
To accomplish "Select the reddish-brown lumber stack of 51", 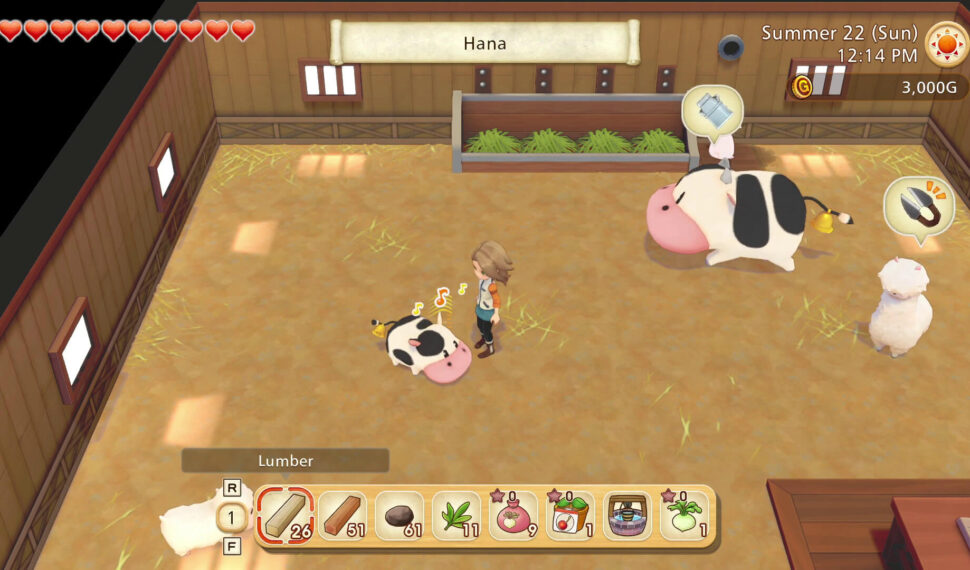I will pos(343,516).
